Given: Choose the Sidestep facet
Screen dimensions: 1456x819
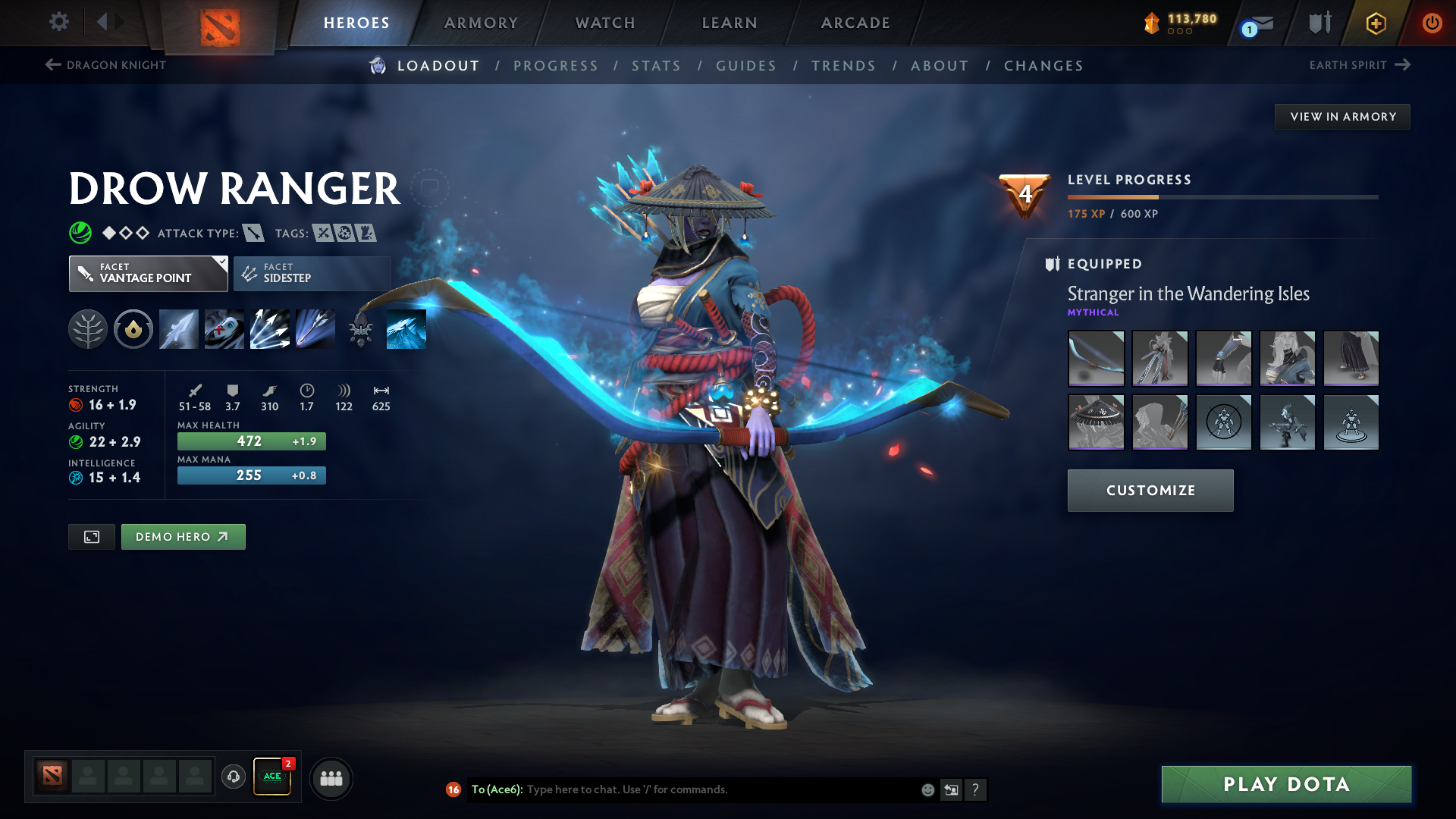Looking at the screenshot, I should coord(312,274).
